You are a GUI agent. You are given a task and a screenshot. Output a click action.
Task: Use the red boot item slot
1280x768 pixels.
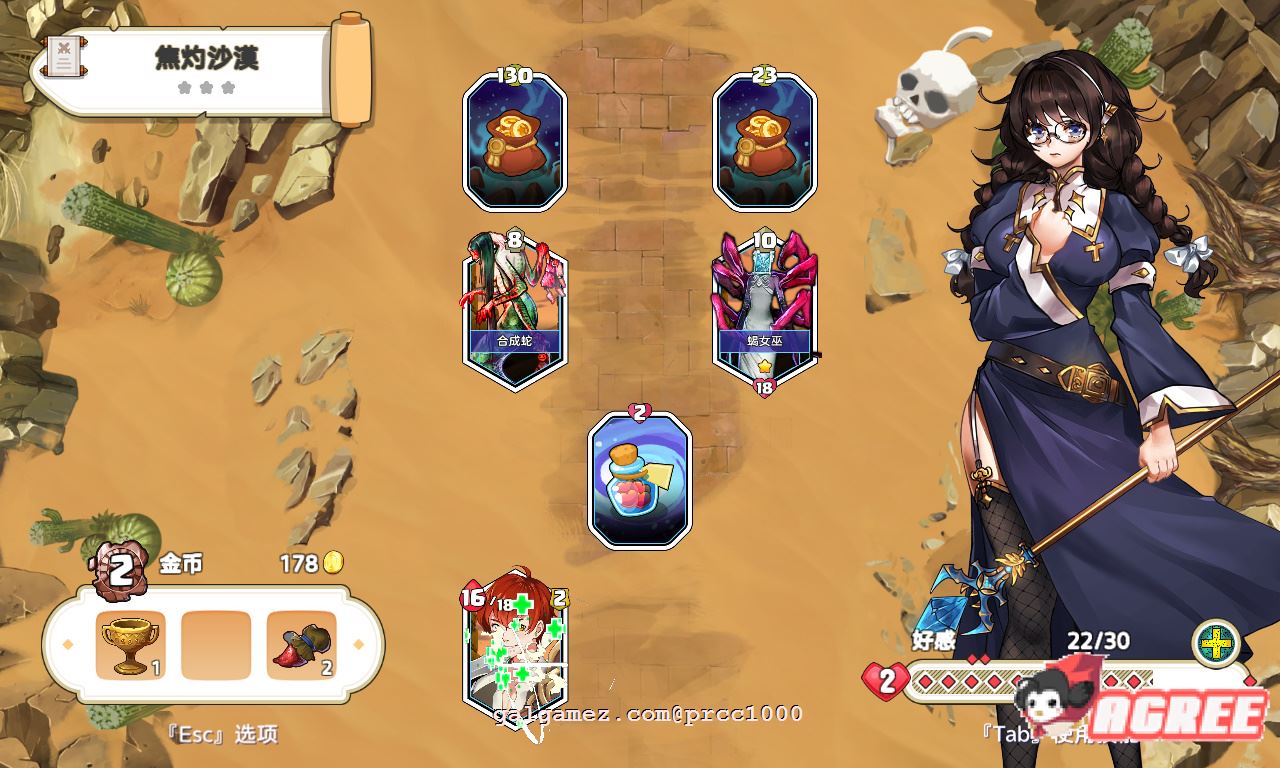[302, 645]
